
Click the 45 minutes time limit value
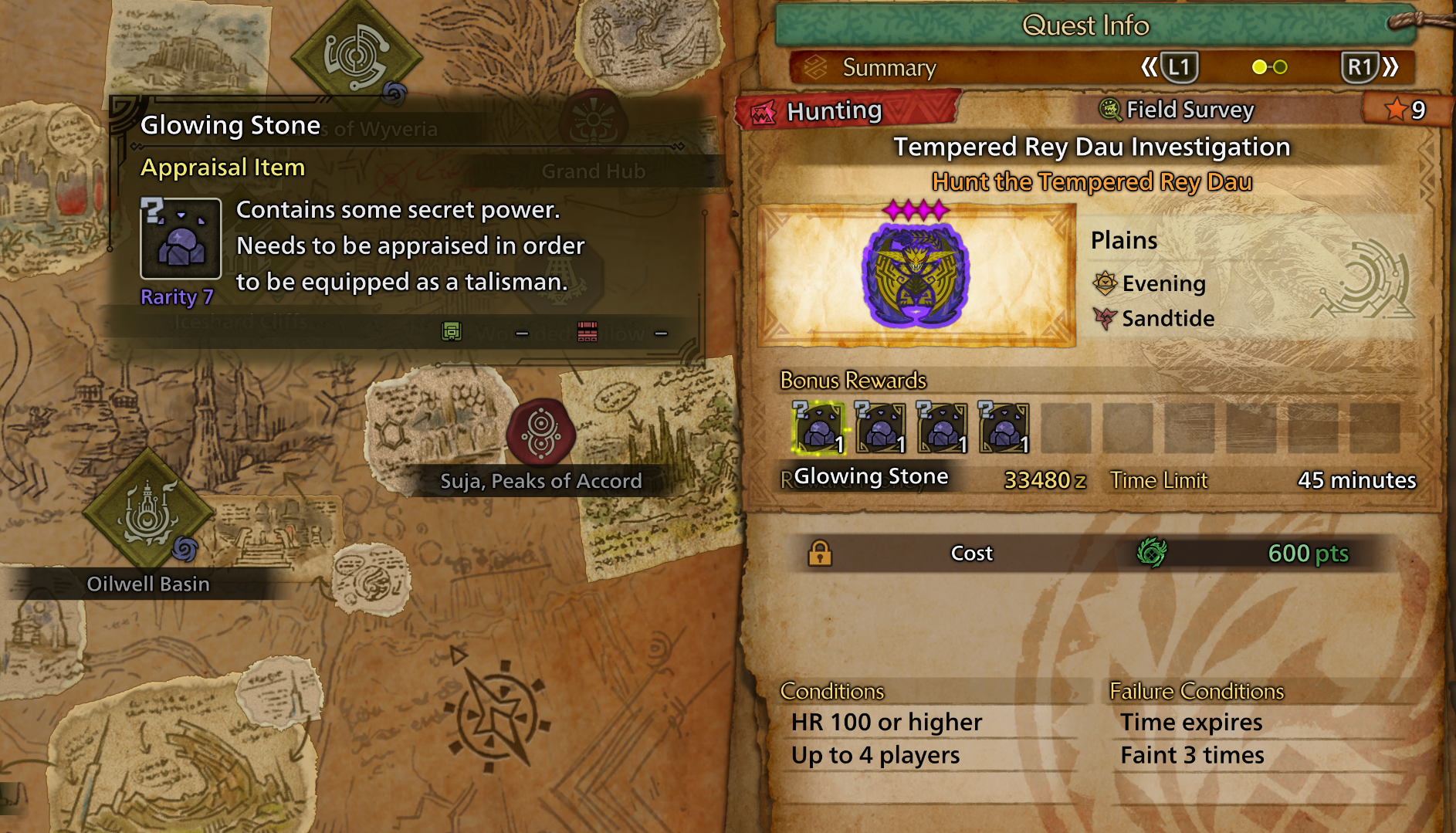click(1359, 480)
